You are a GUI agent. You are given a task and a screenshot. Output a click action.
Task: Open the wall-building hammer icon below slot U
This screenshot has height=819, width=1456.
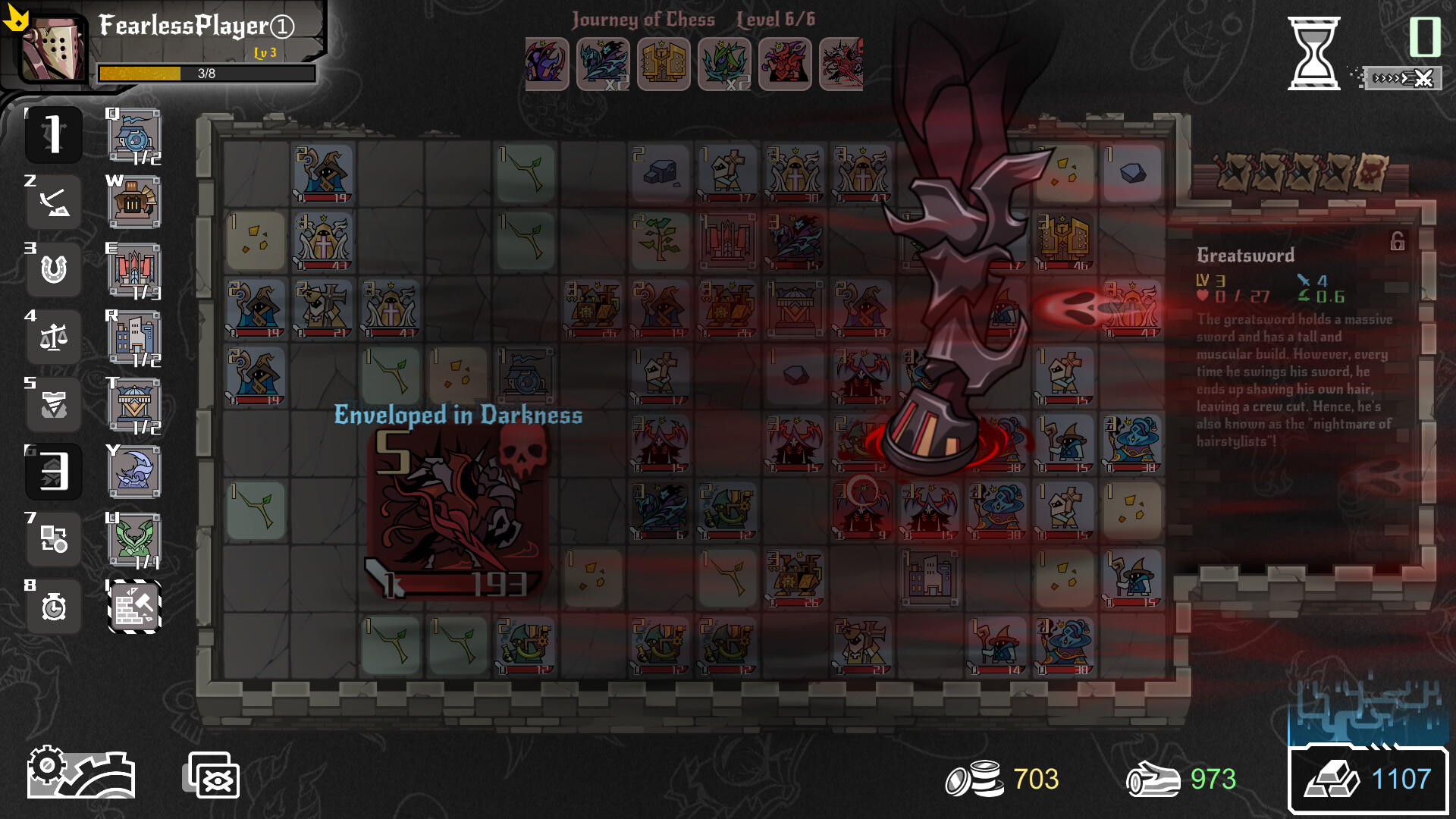click(133, 607)
